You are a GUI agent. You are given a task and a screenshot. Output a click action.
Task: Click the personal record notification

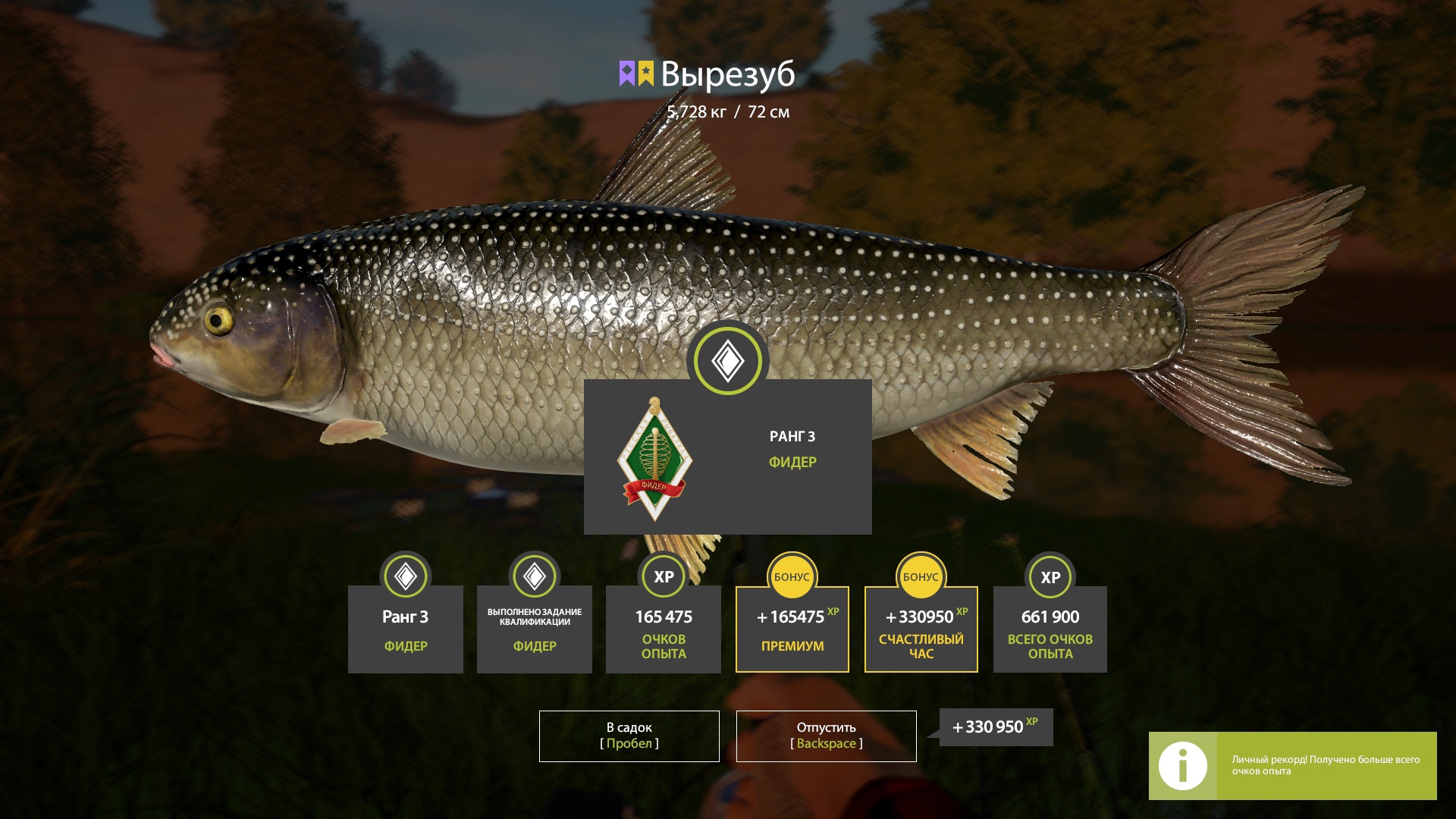point(1292,765)
